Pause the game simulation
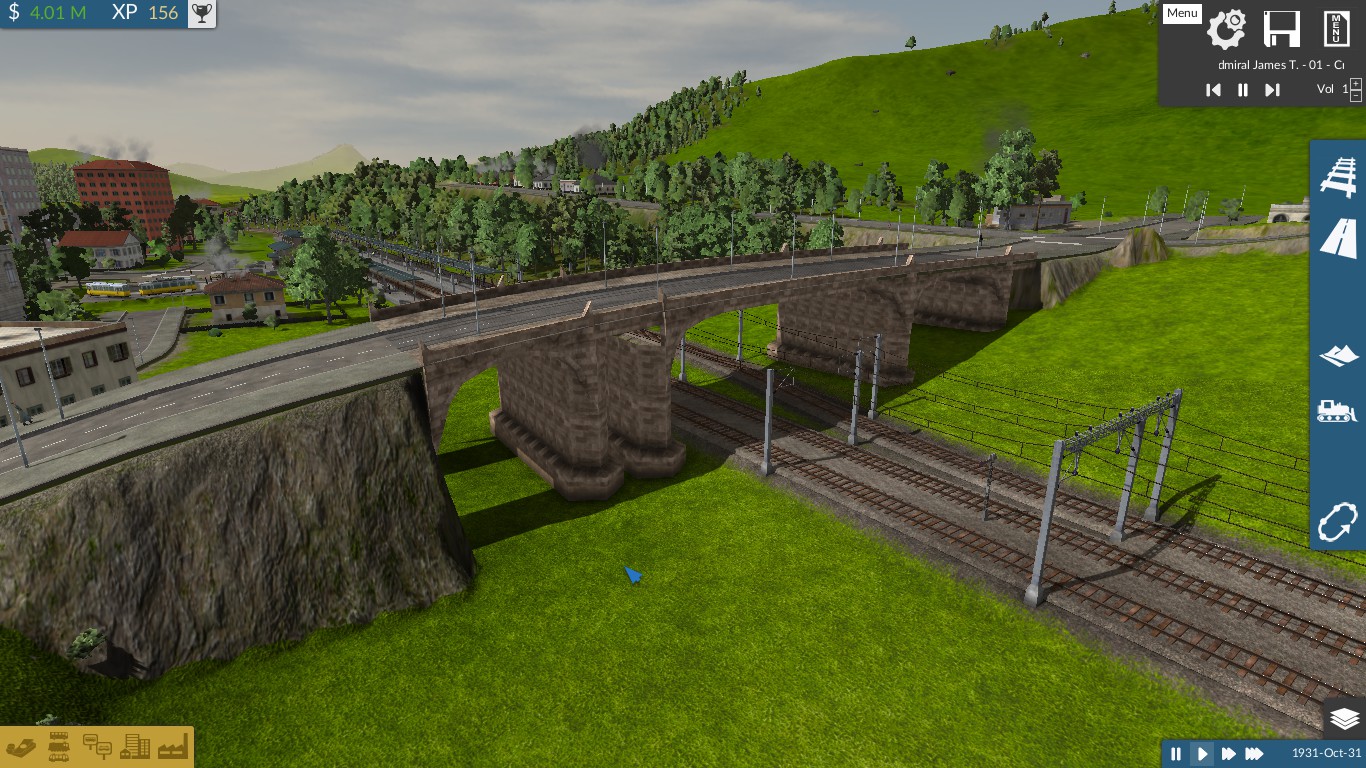 click(1177, 754)
